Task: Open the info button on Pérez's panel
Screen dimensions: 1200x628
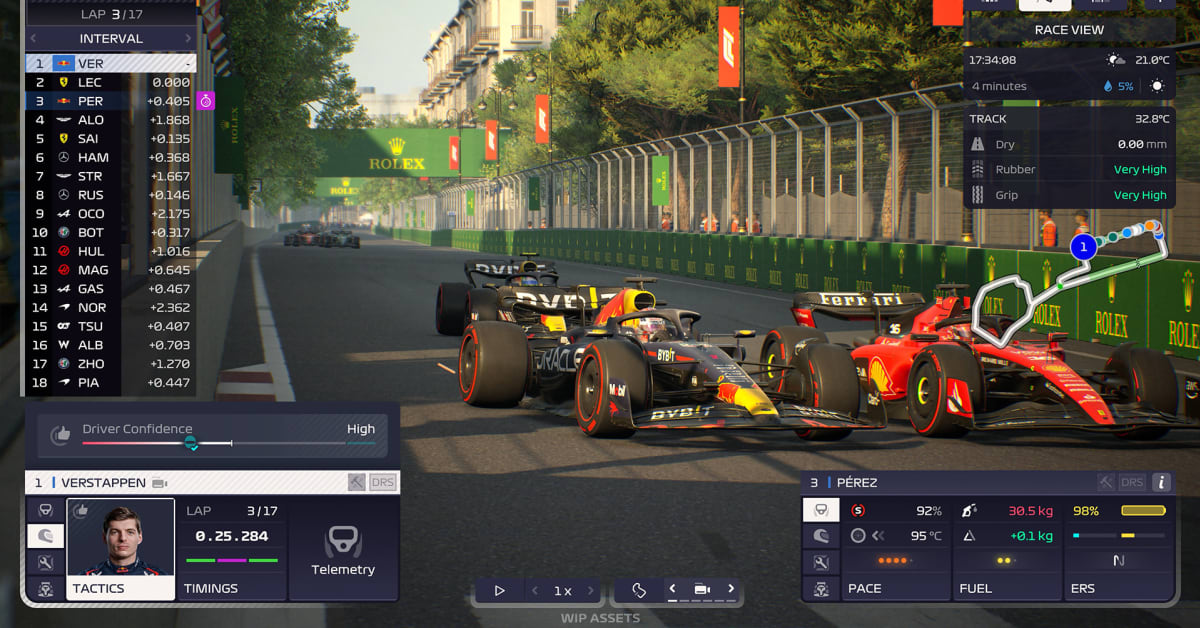Action: click(x=1161, y=482)
